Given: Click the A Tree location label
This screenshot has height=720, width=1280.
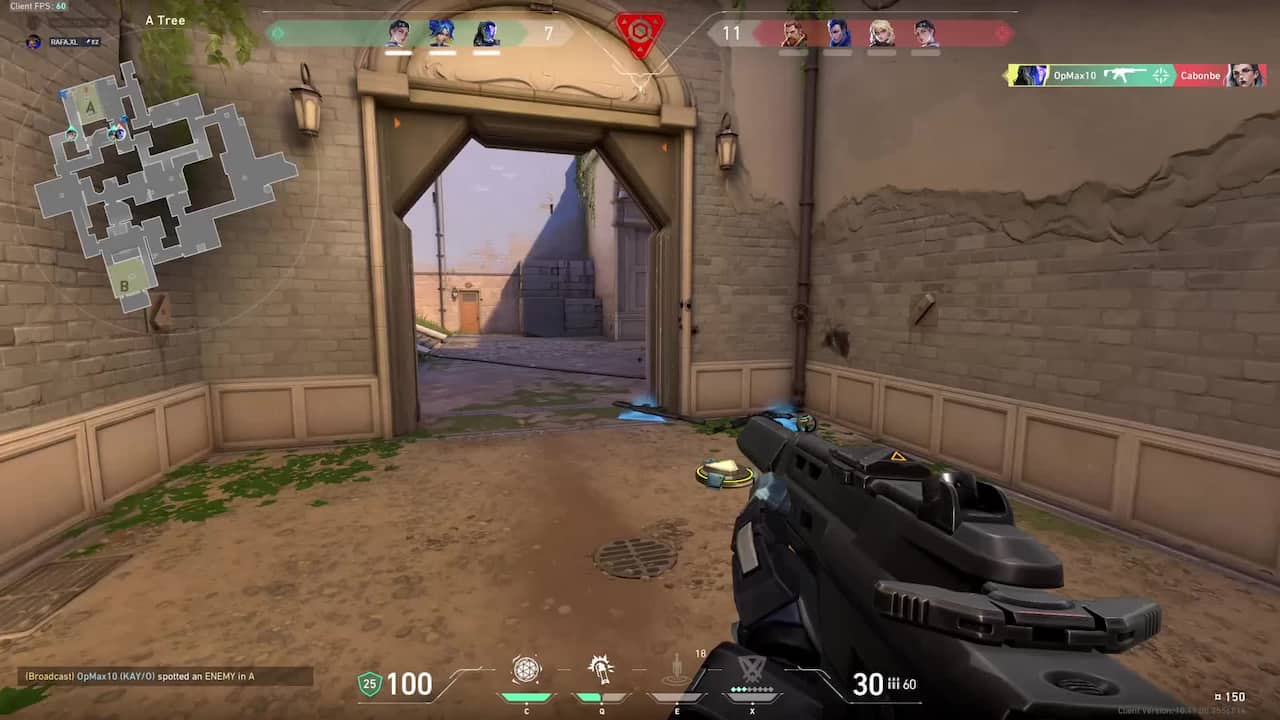Looking at the screenshot, I should click(x=163, y=20).
